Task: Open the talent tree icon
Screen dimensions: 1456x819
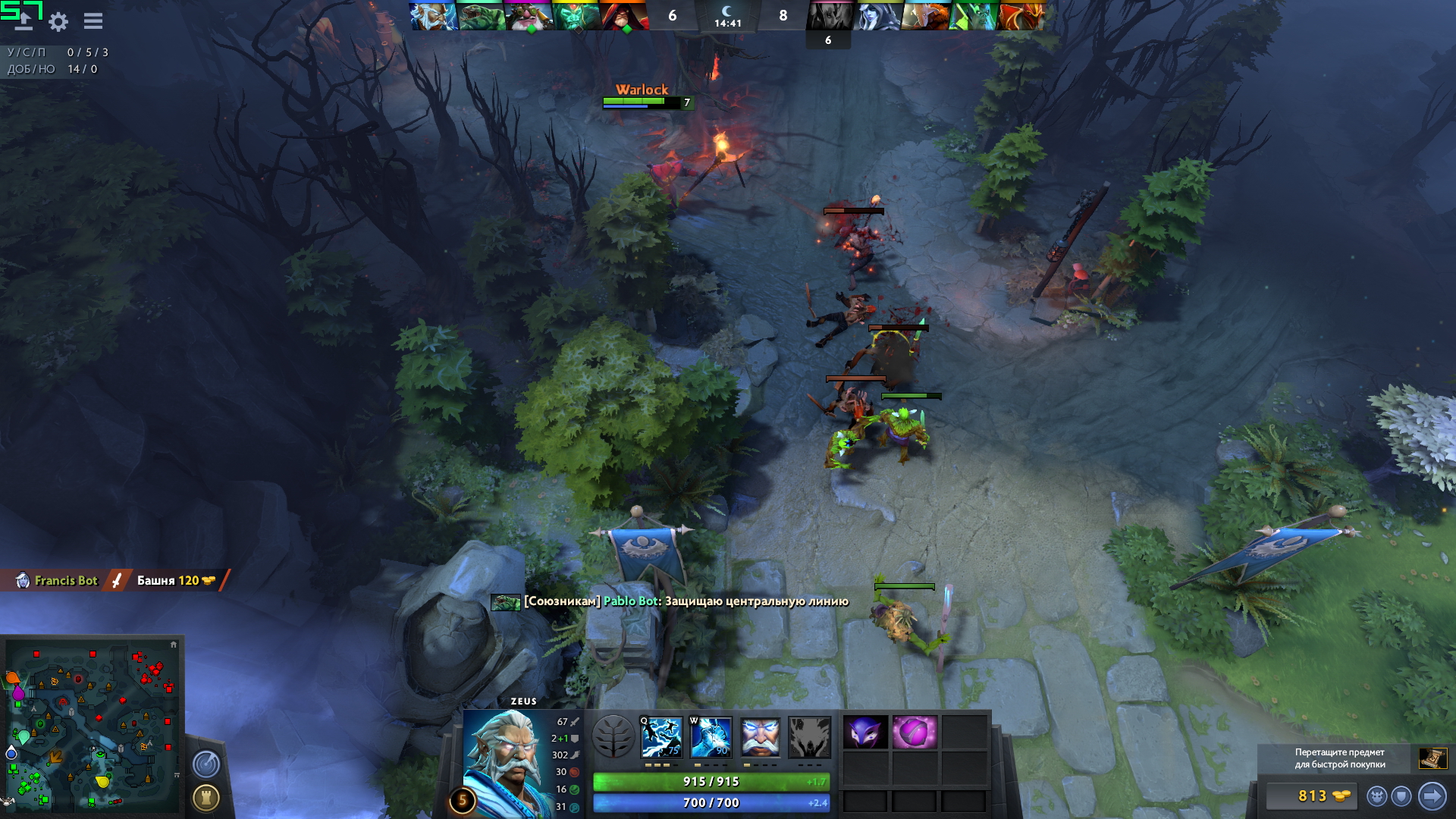Action: tap(613, 736)
